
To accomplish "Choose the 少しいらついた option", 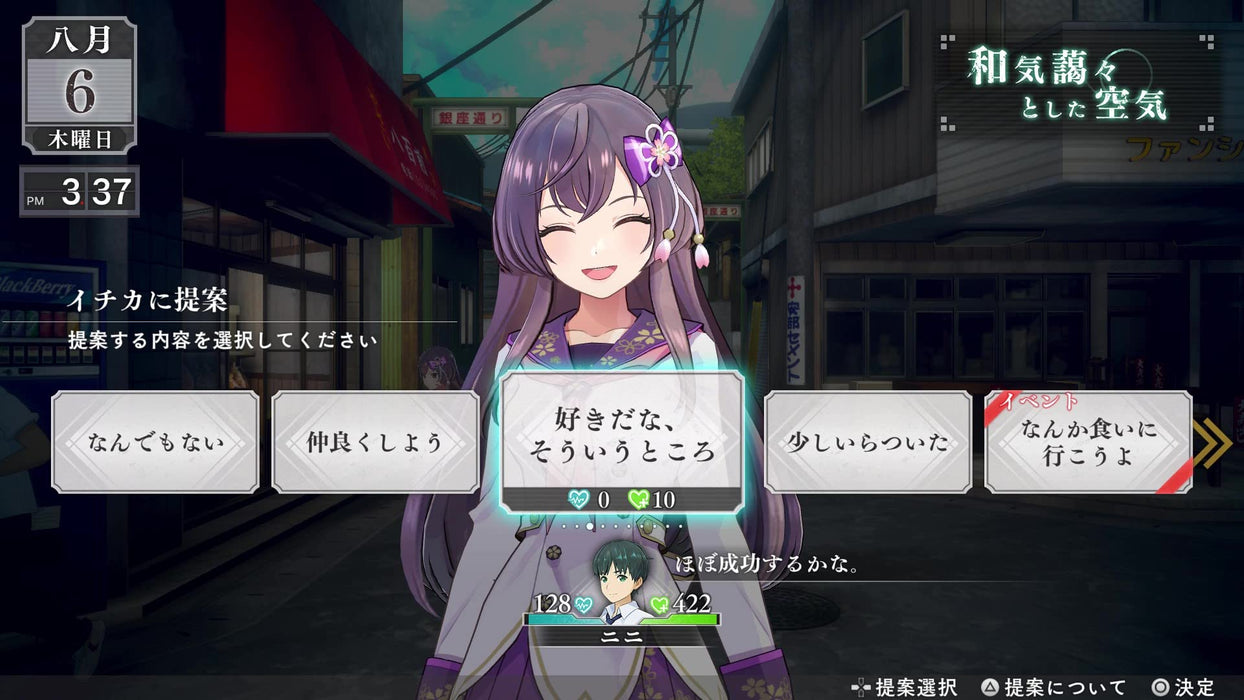I will pyautogui.click(x=867, y=441).
